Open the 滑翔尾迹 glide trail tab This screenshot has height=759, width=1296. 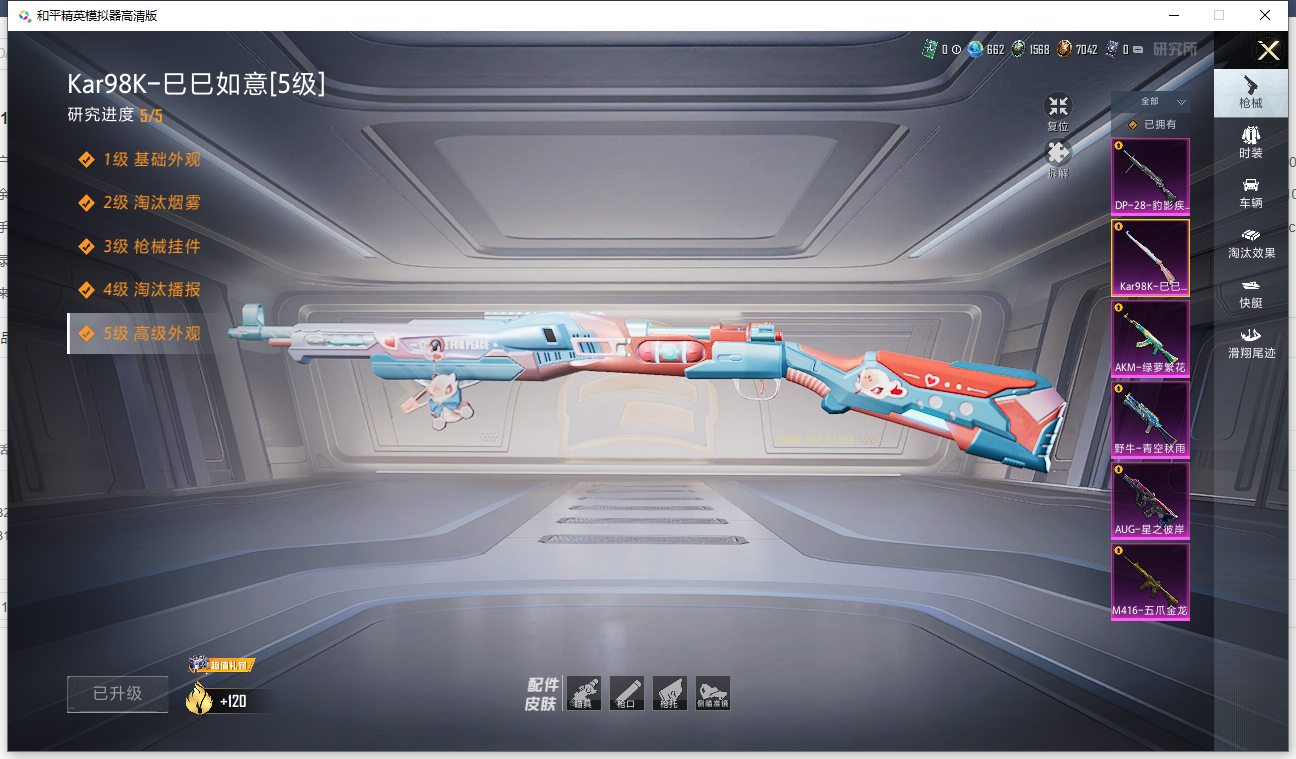pyautogui.click(x=1250, y=343)
